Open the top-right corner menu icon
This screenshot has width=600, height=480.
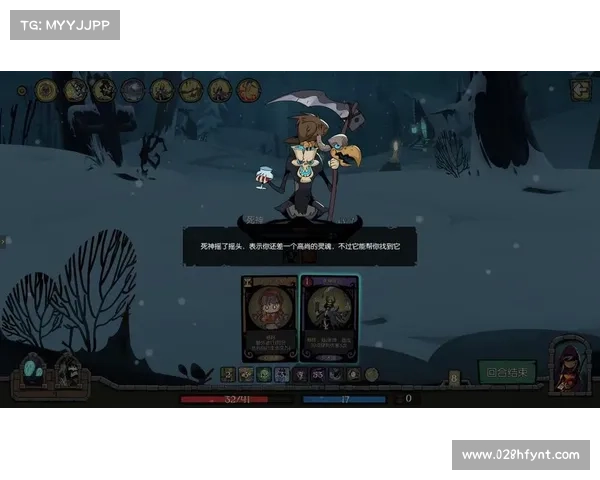(580, 89)
